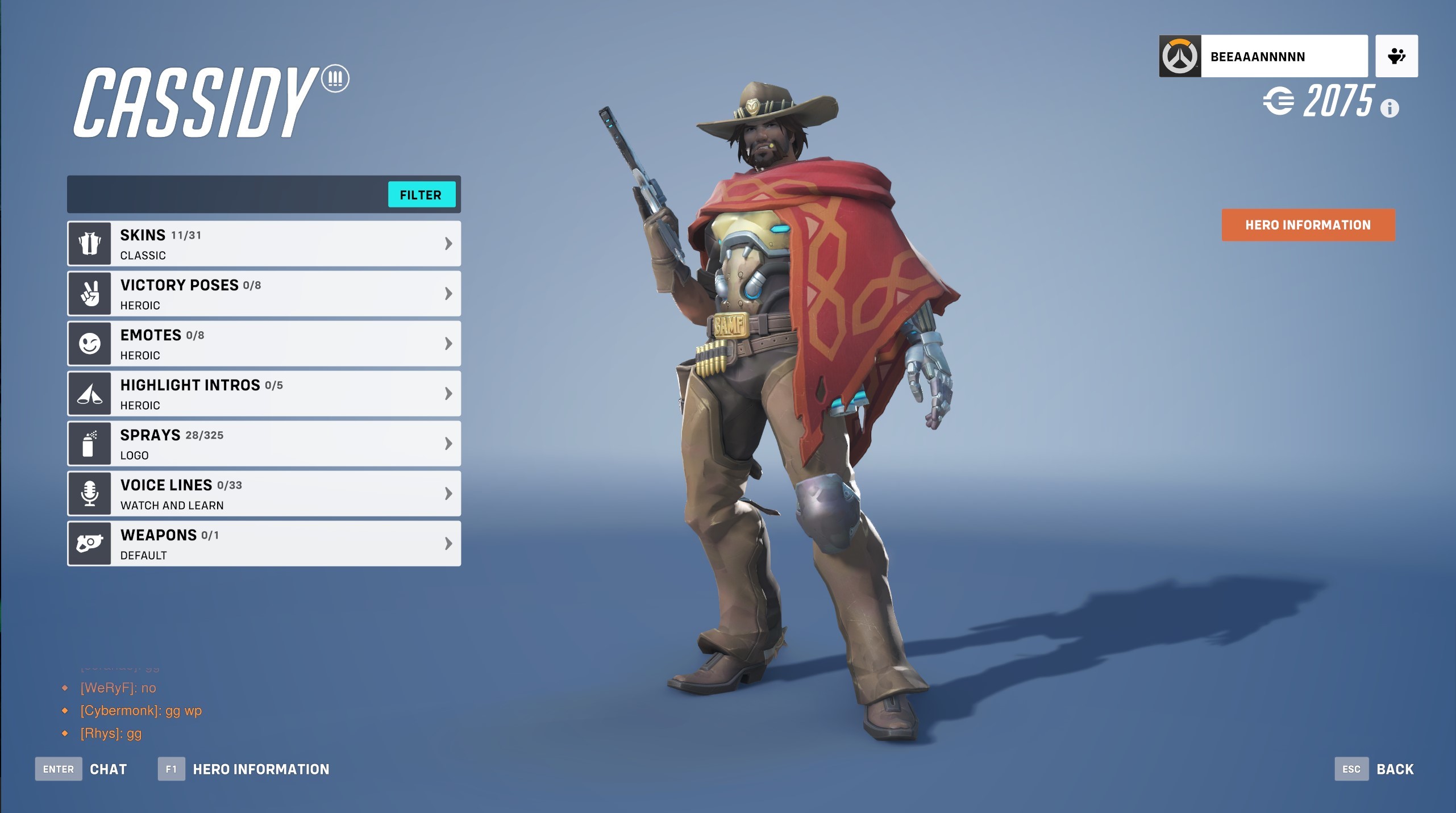Select the Weapons pistol icon

pos(89,543)
